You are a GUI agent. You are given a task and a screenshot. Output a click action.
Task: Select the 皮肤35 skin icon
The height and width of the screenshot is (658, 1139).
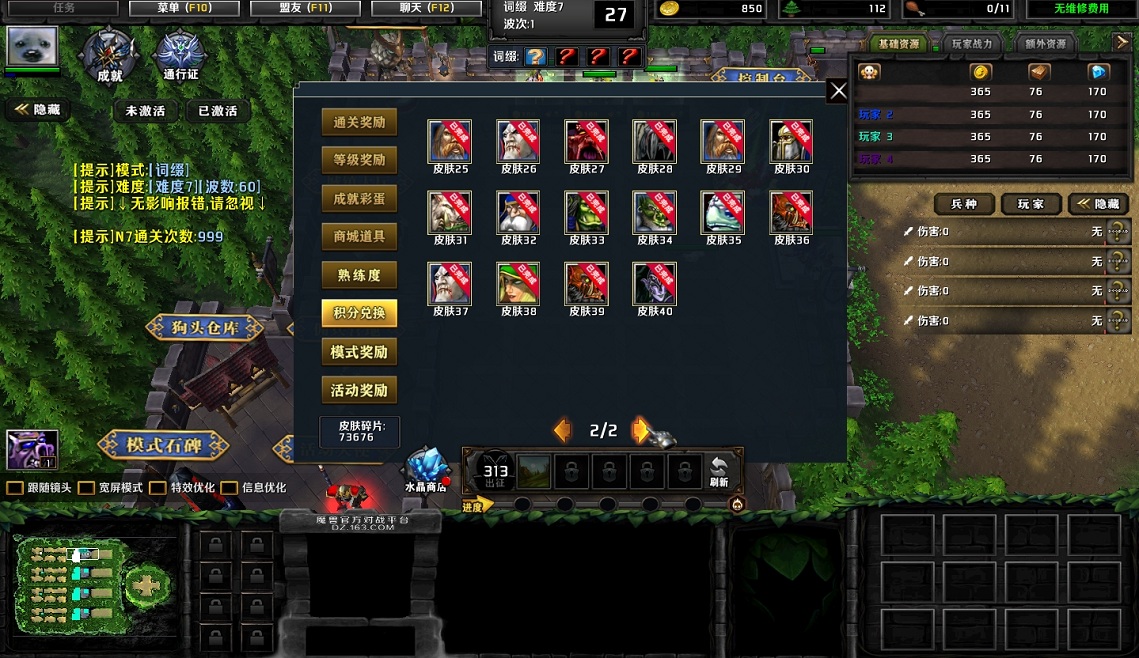click(x=722, y=212)
